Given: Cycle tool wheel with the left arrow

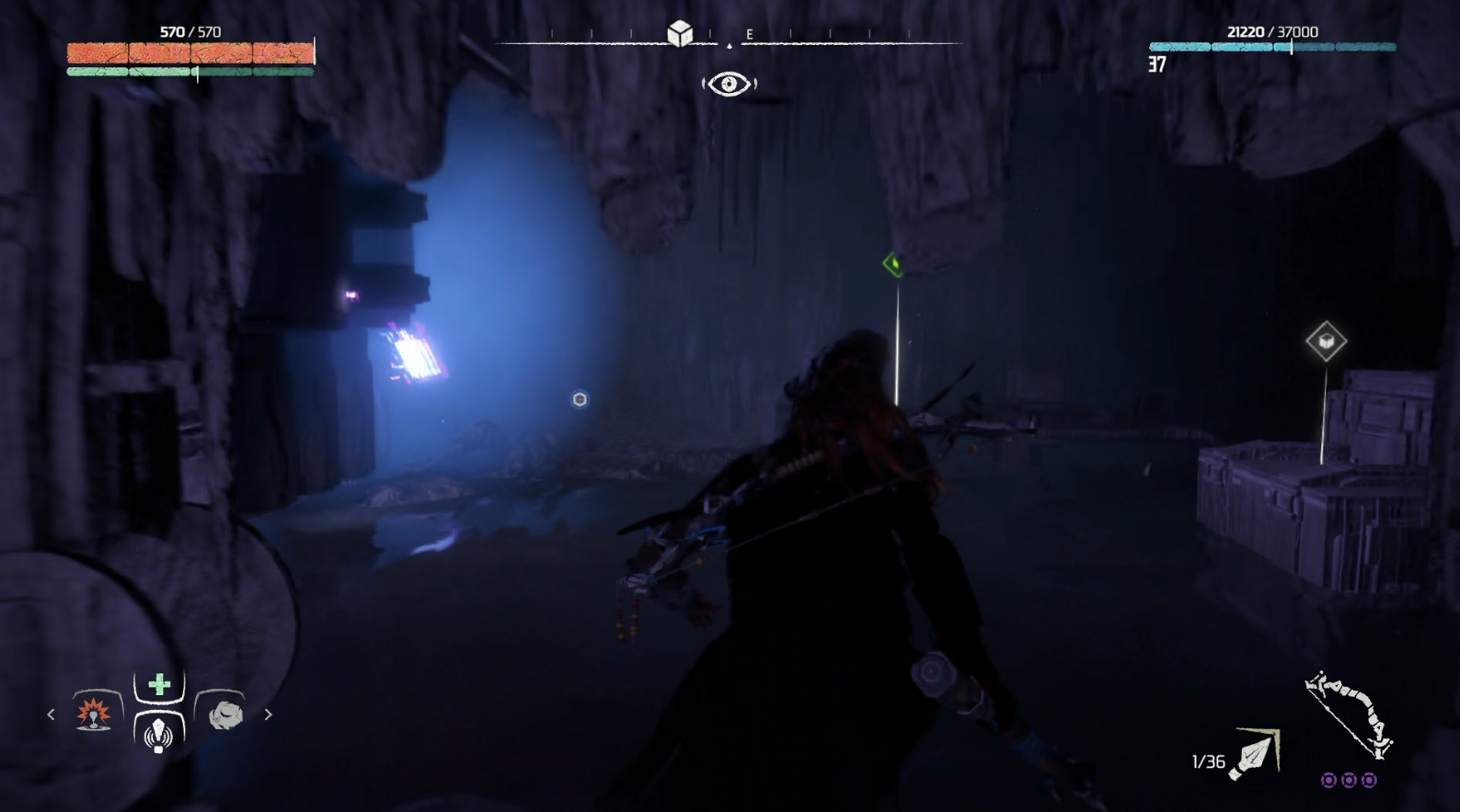Looking at the screenshot, I should [51, 714].
